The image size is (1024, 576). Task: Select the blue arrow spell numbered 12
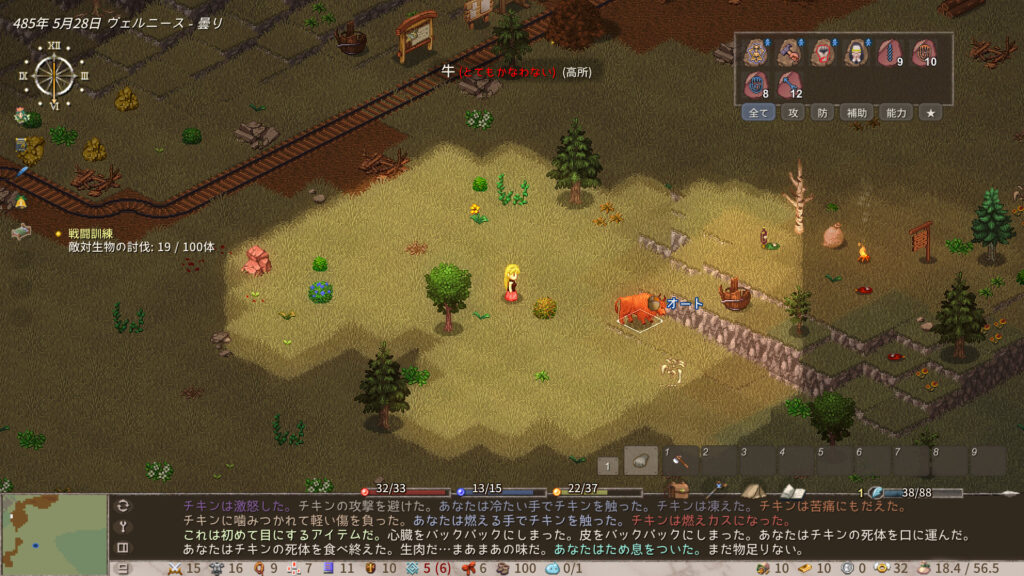coord(790,85)
